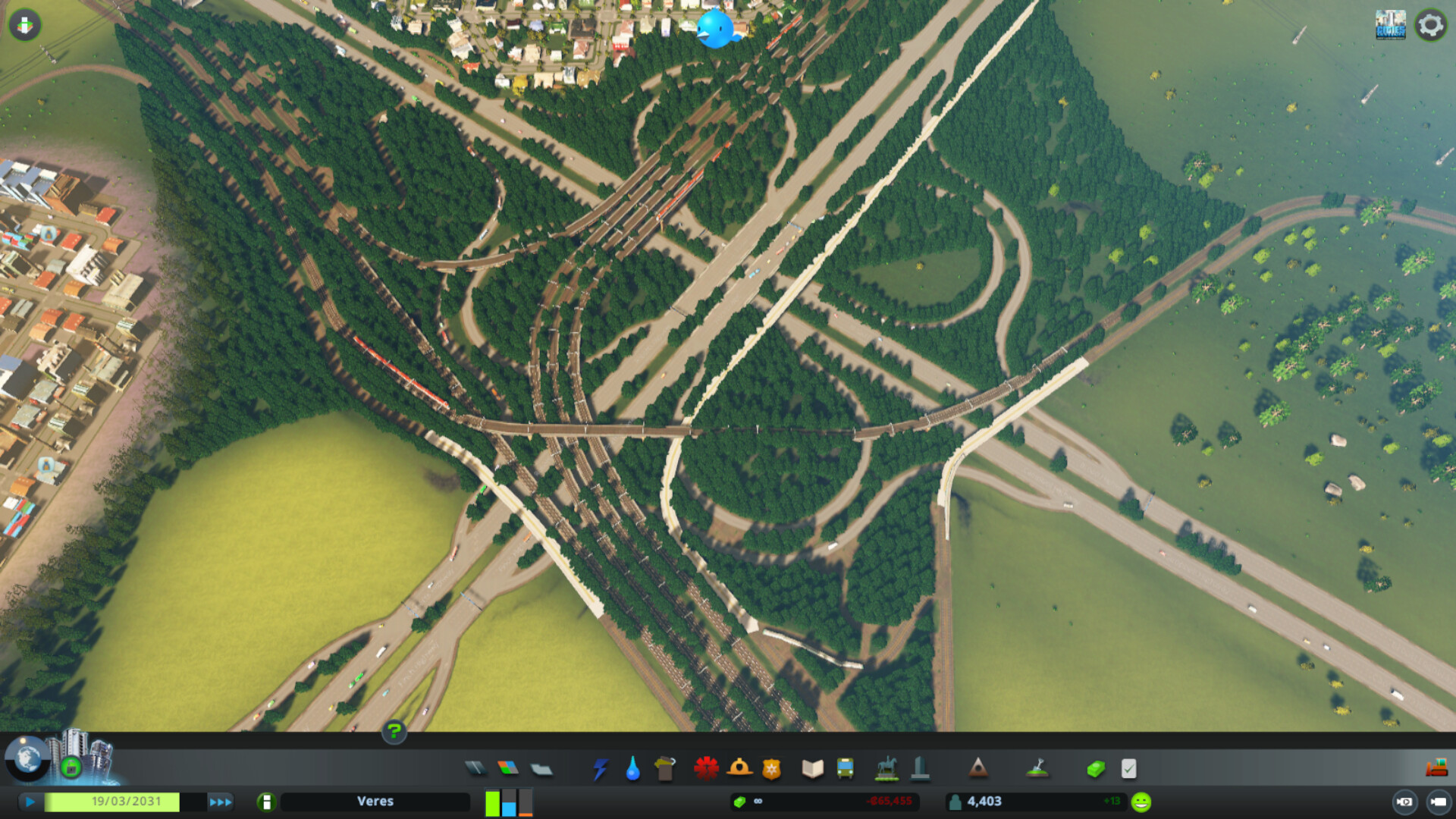Open the Zoning tool
The width and height of the screenshot is (1456, 819).
click(508, 769)
